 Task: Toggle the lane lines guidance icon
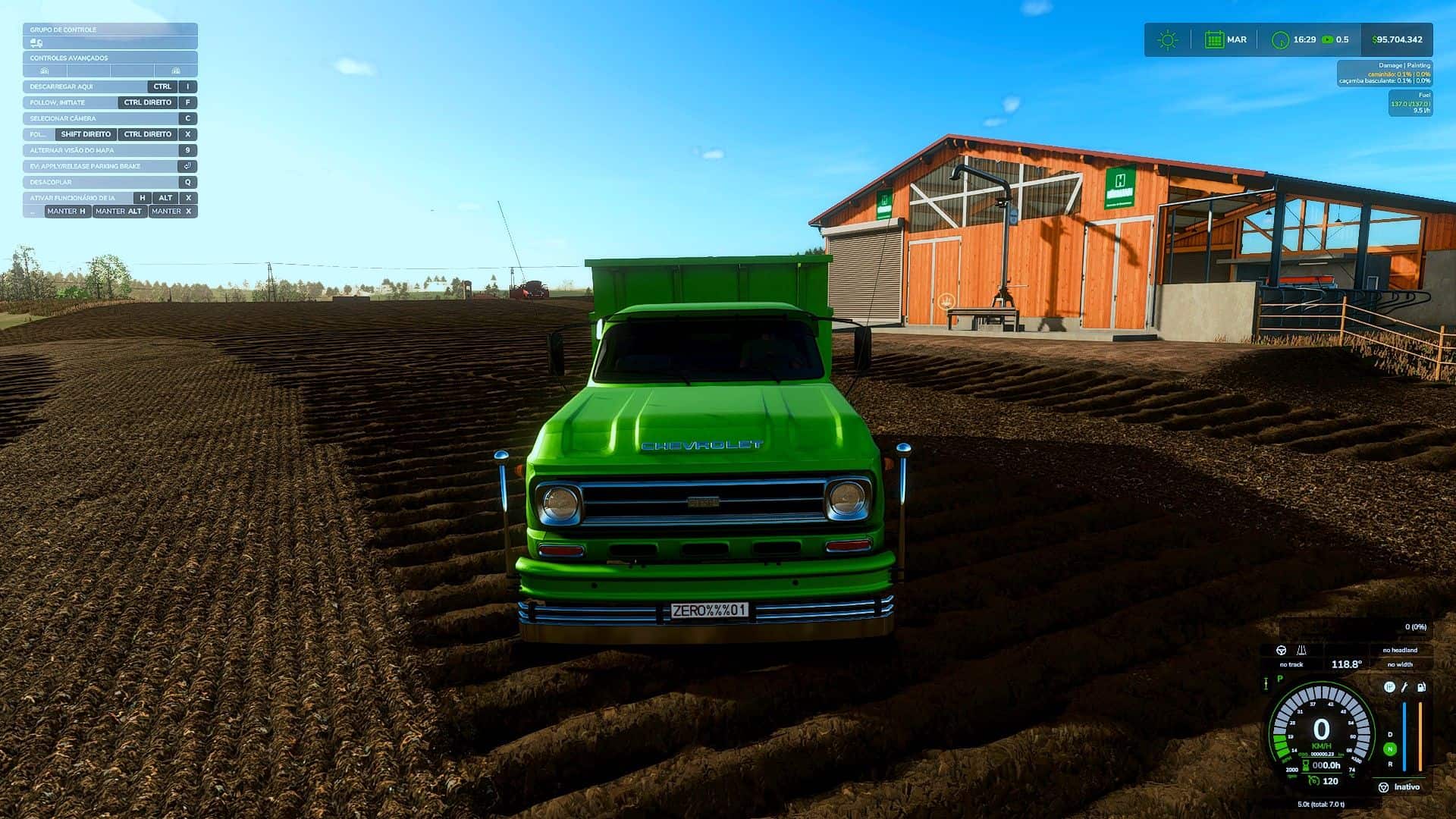[x=1301, y=650]
